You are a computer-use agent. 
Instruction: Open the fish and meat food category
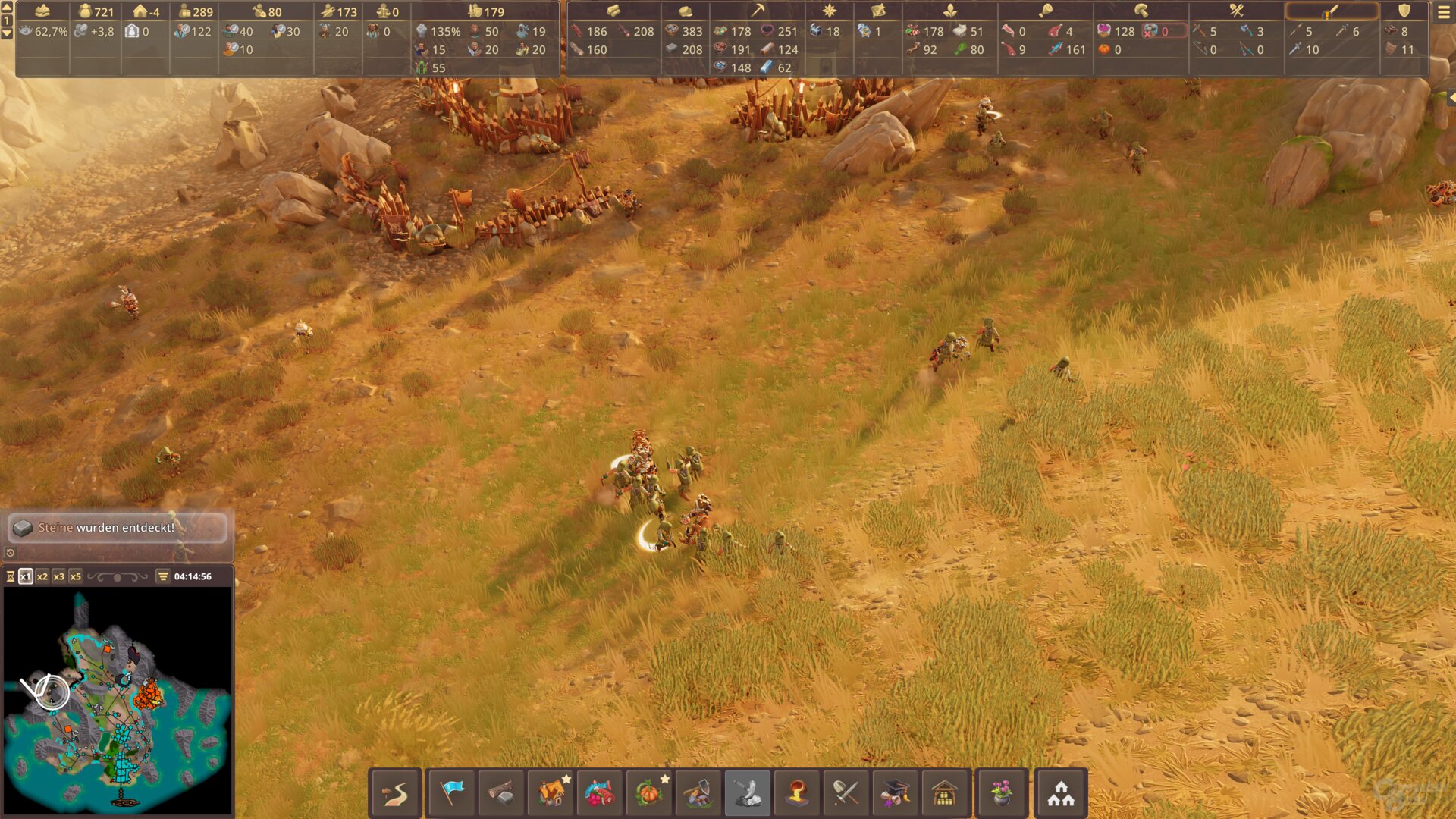pos(600,793)
